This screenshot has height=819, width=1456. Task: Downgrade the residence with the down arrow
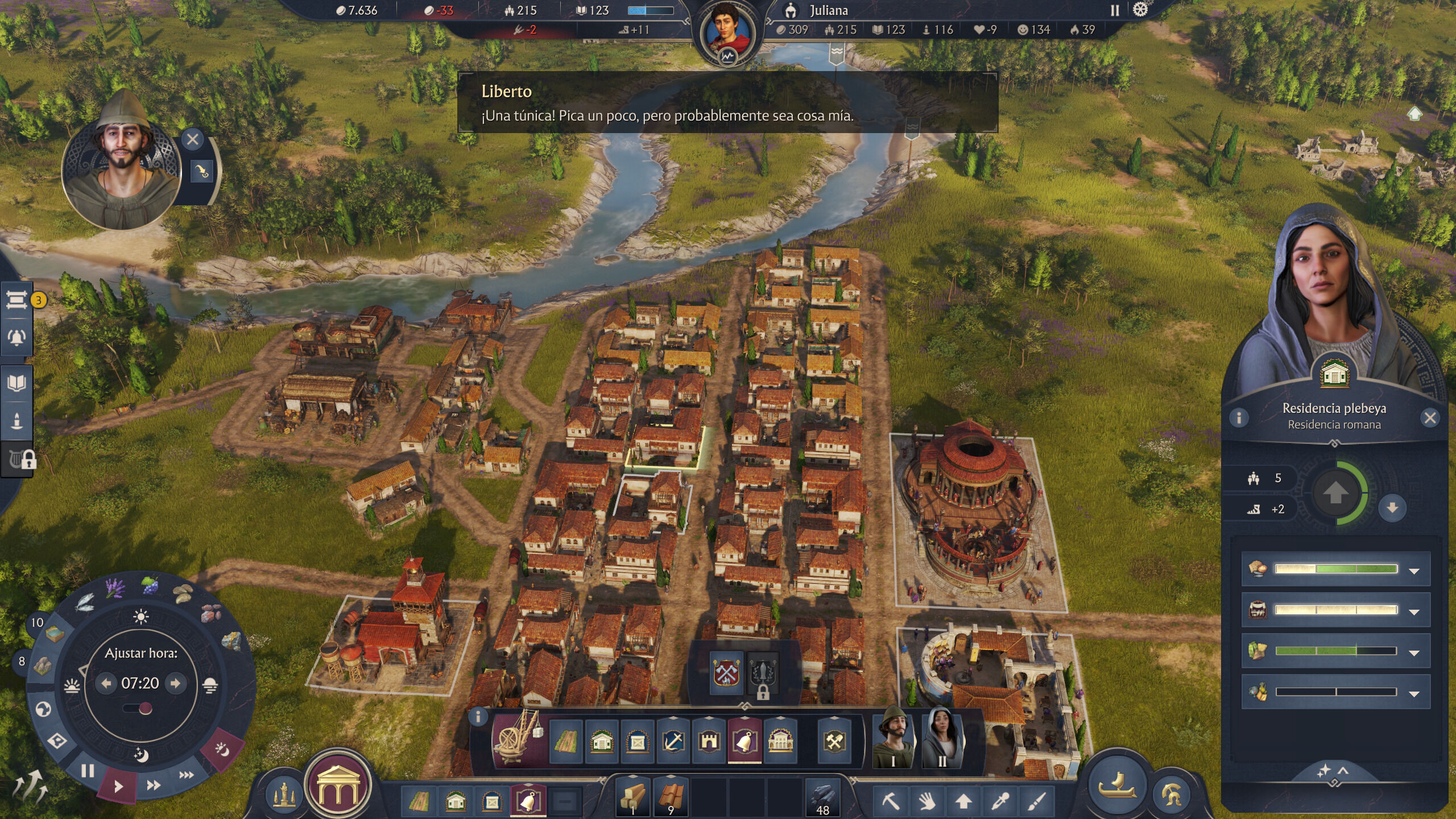1392,507
